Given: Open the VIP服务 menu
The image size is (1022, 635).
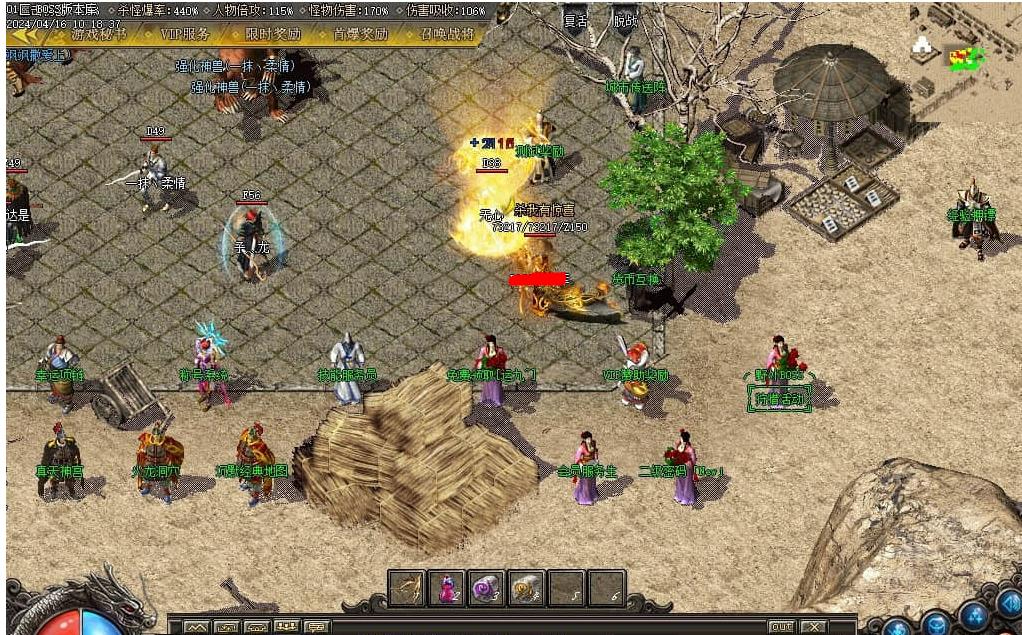Looking at the screenshot, I should click(185, 33).
